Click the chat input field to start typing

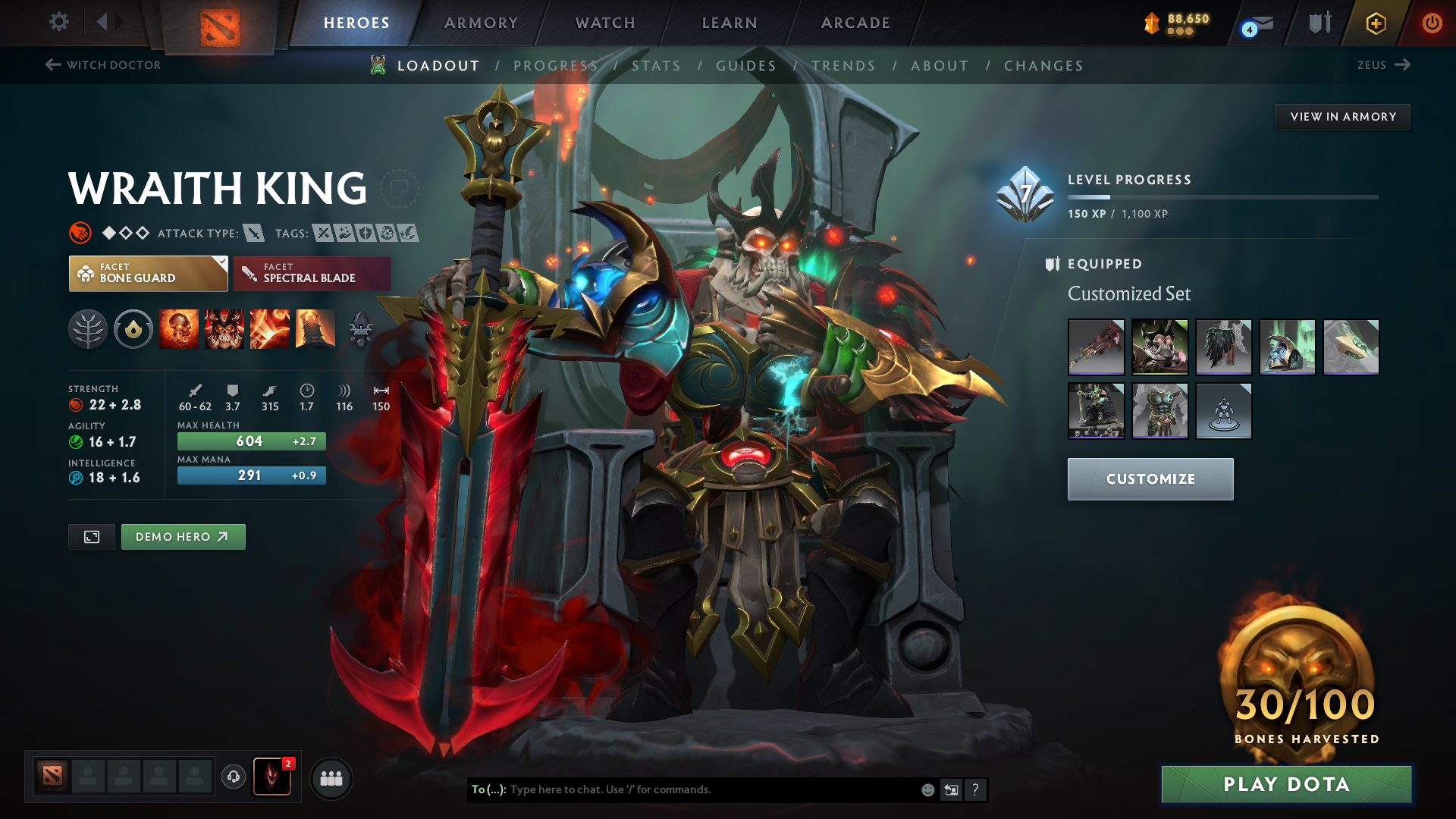(682, 789)
